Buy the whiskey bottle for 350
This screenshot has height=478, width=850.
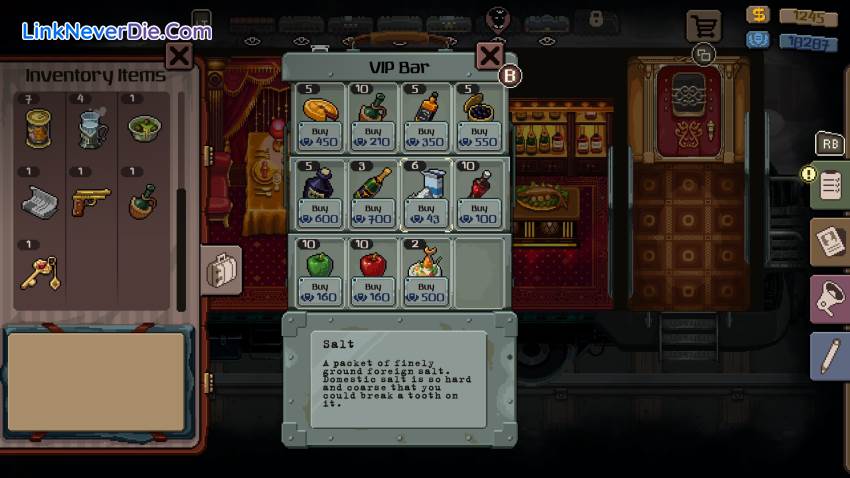427,135
